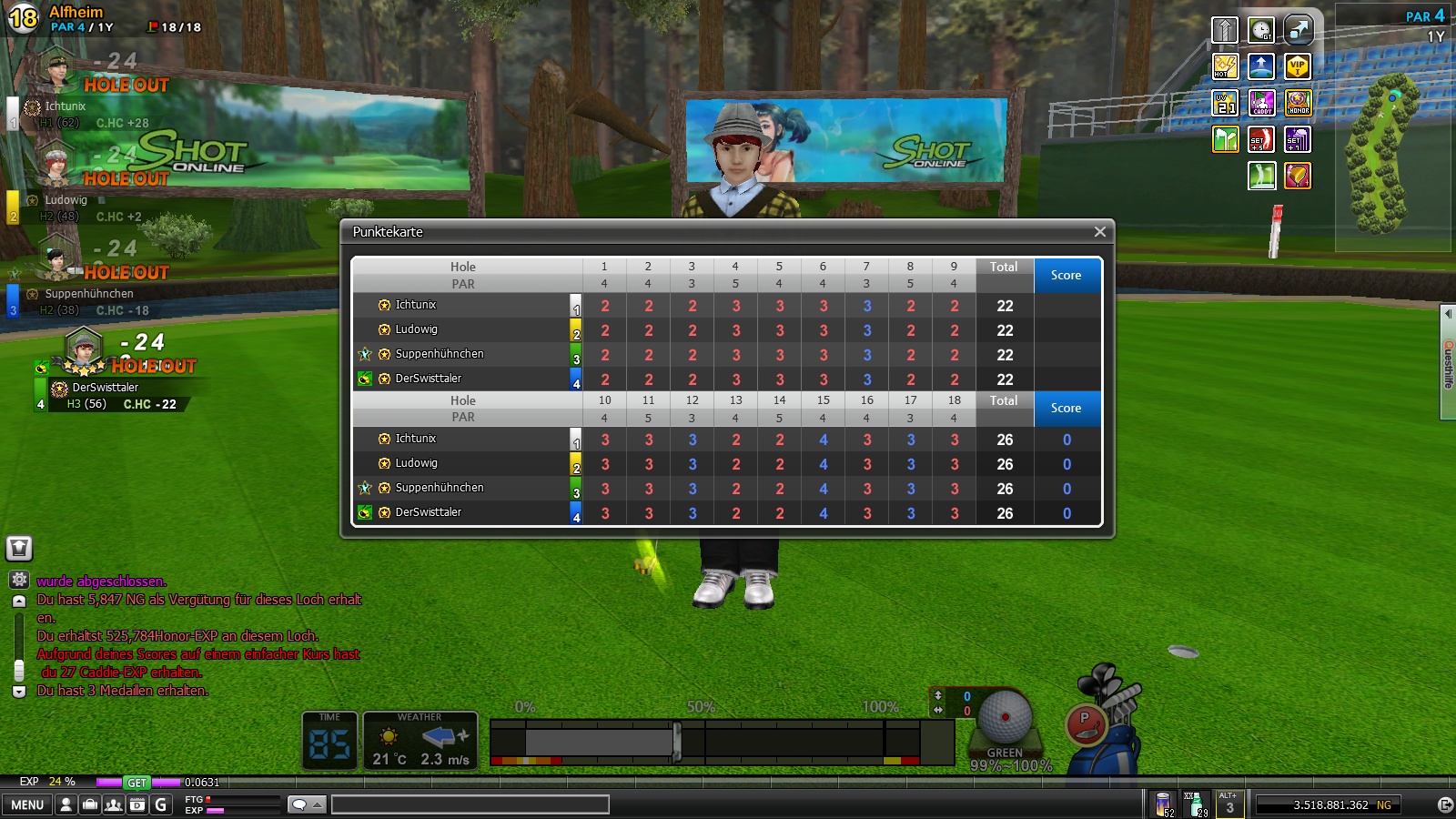Click the HOT lightning buff icon
The height and width of the screenshot is (819, 1456).
[x=1225, y=66]
